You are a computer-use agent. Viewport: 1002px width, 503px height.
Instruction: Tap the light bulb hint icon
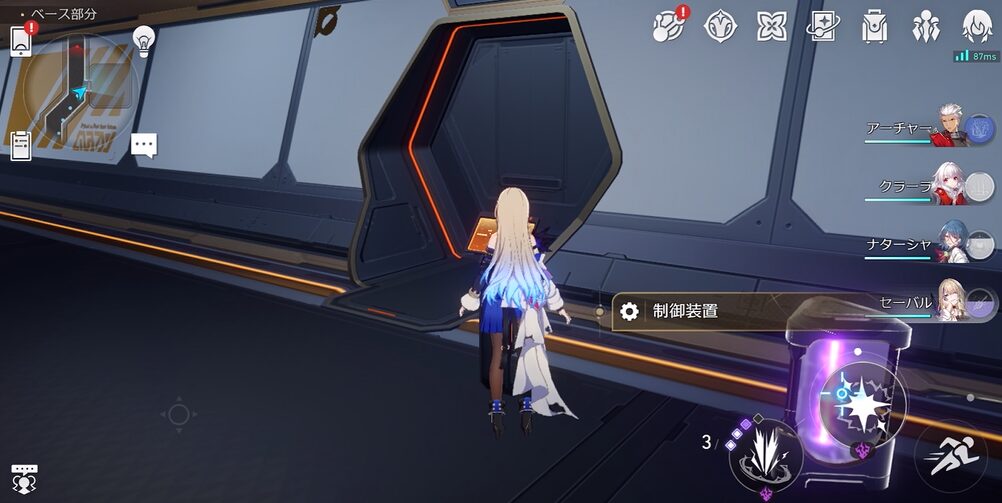144,41
